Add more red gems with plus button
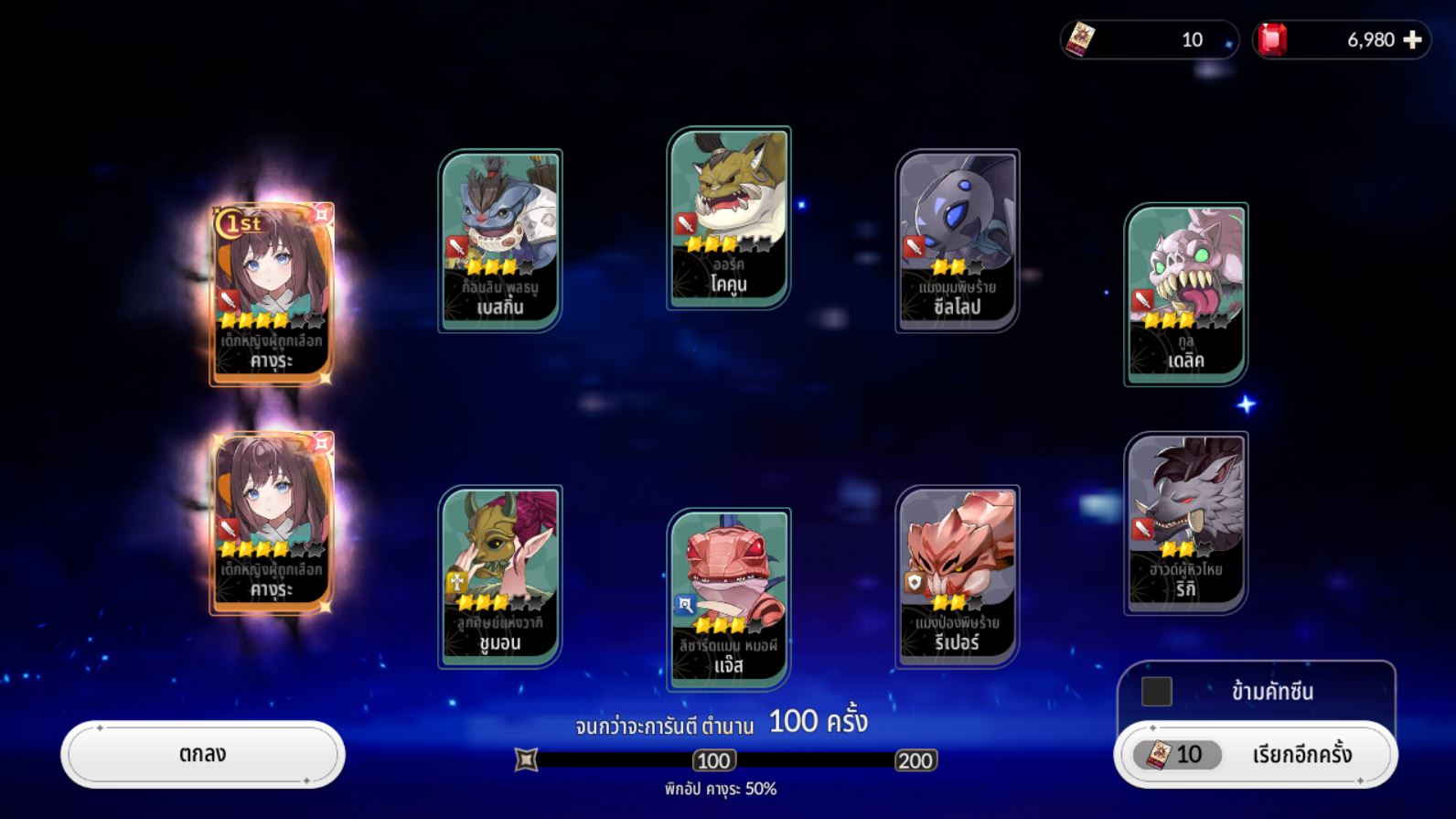 tap(1412, 39)
